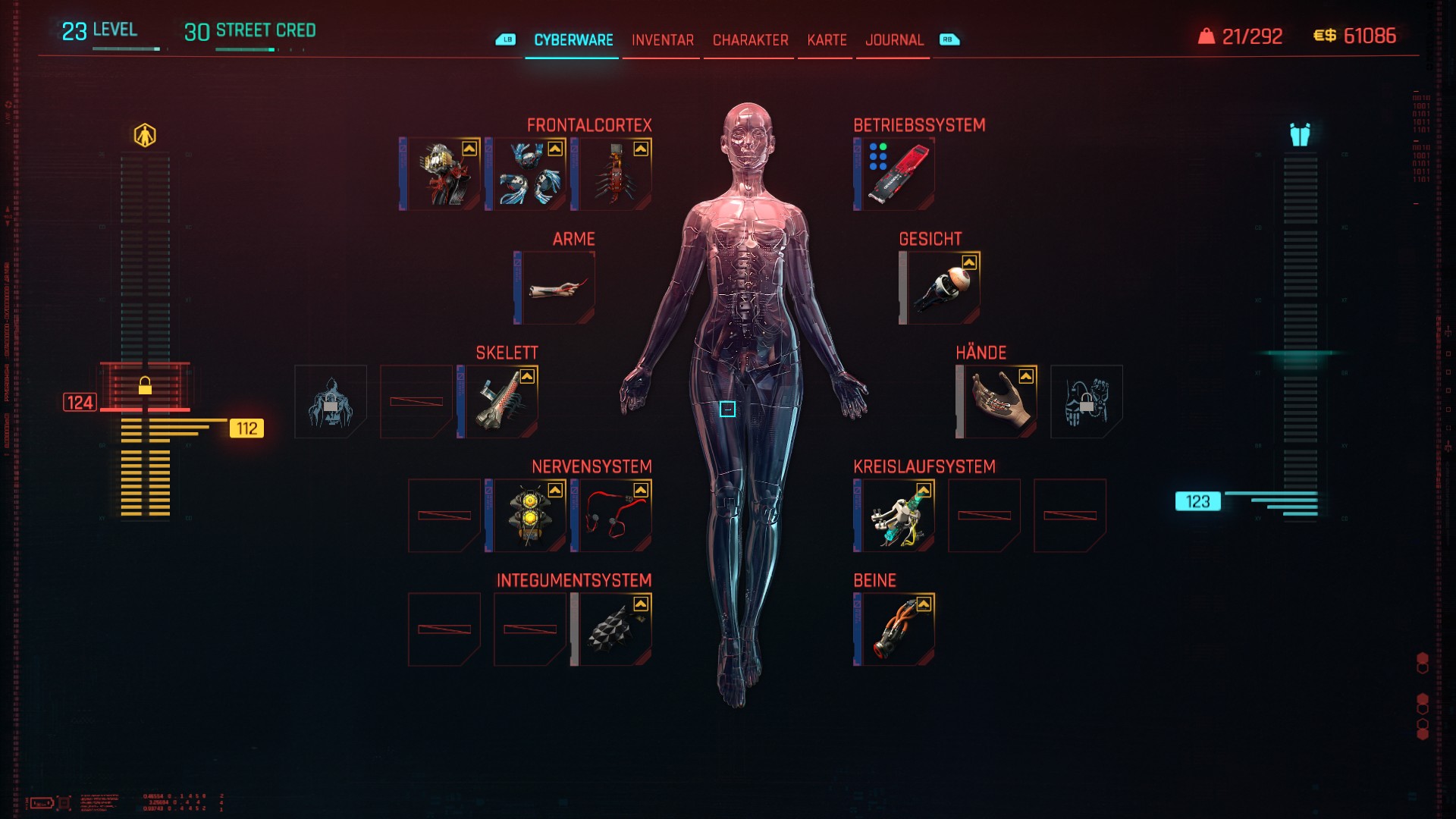The width and height of the screenshot is (1456, 819).
Task: Click the locked Skelett torso slot
Action: [x=331, y=401]
